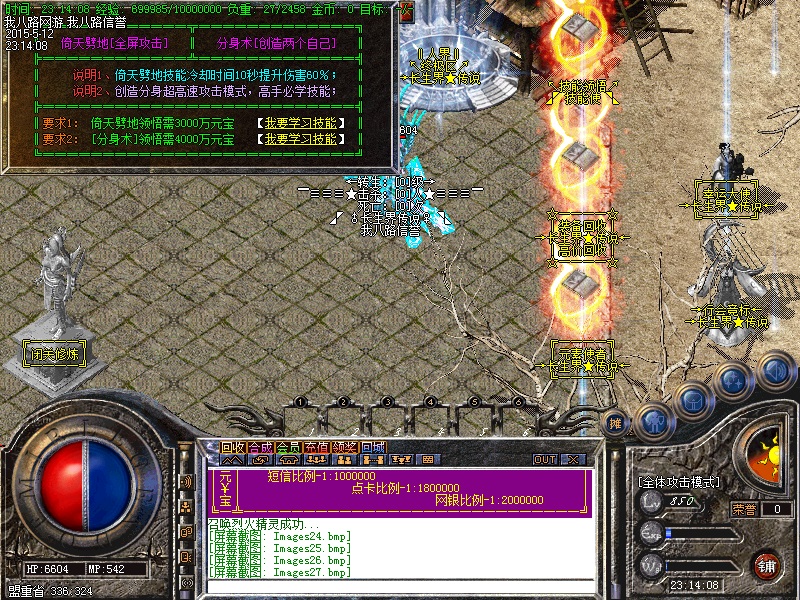Open the 领奖 reward tab
The height and width of the screenshot is (600, 800).
[345, 447]
